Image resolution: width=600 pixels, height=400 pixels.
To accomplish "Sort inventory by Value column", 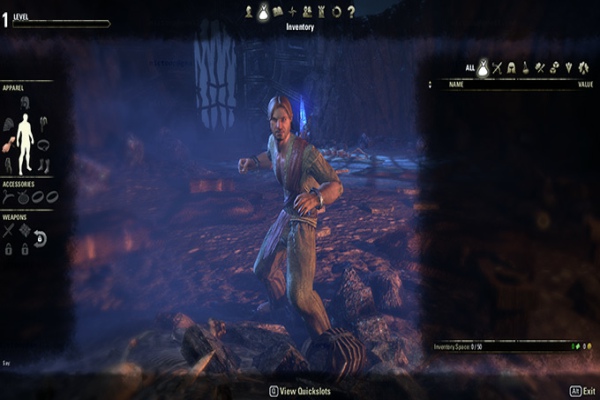I will pos(585,85).
